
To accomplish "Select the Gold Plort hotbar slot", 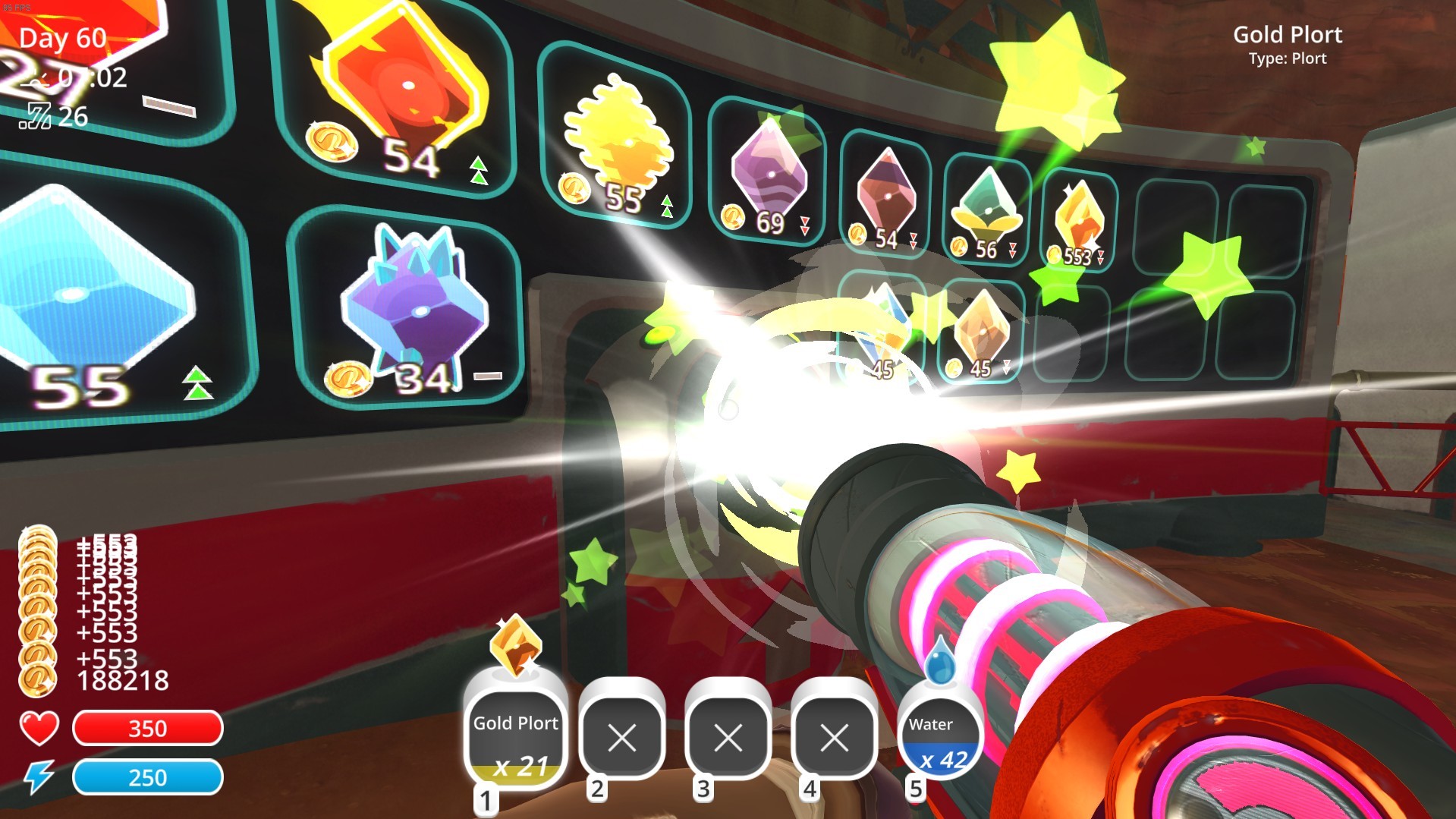I will coord(516,737).
